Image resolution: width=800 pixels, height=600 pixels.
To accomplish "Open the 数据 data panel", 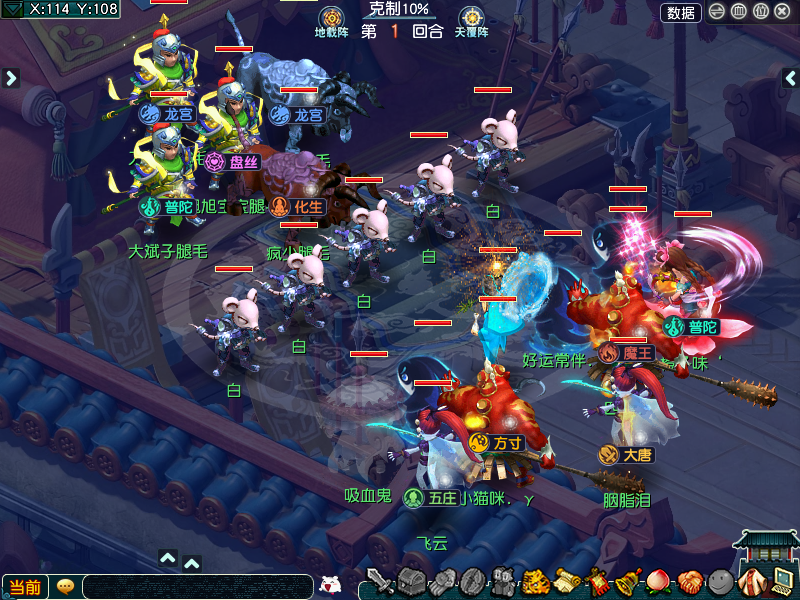I will click(x=681, y=12).
